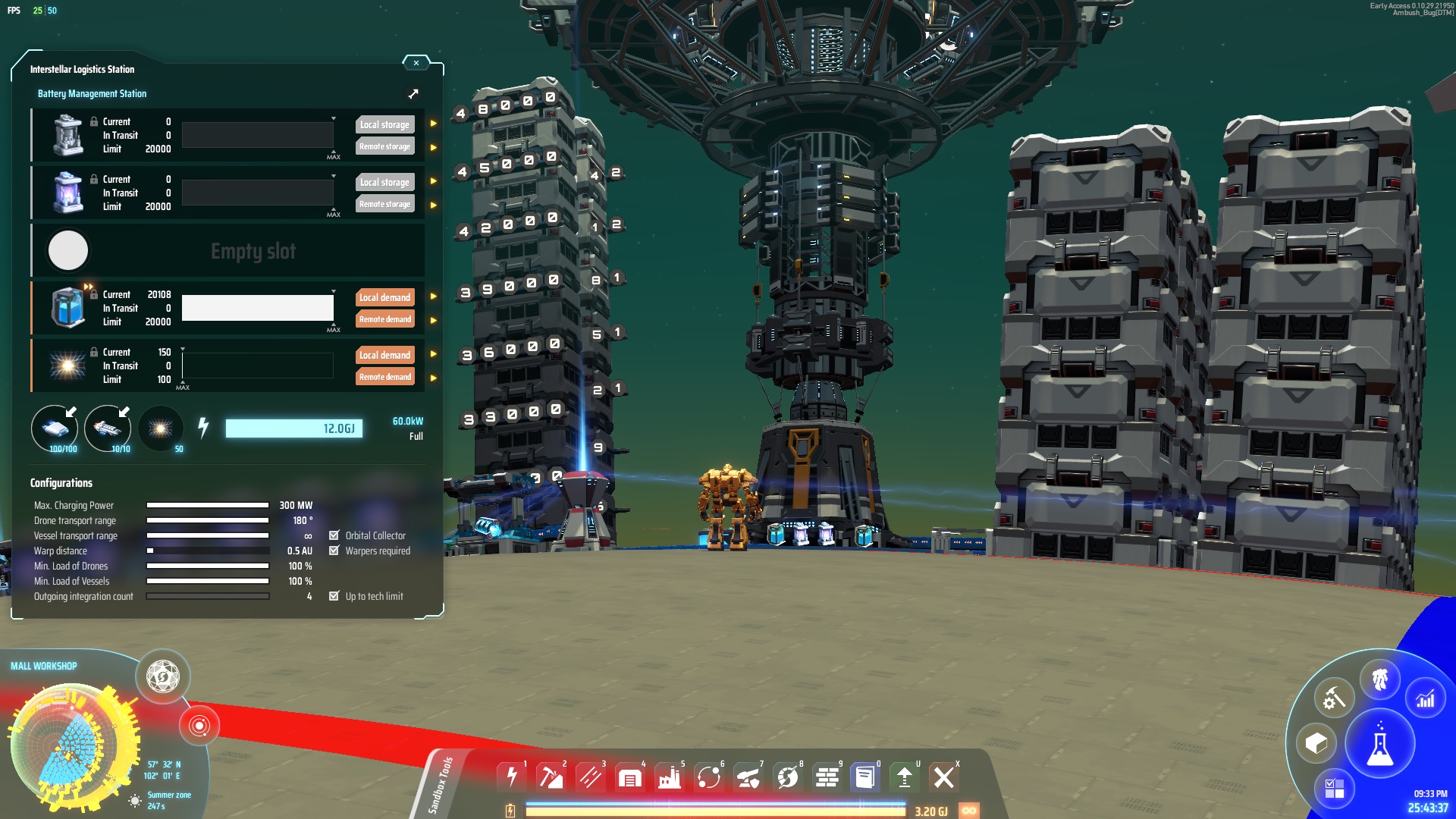Adjust the Min. Load of Drones slider

click(x=207, y=566)
